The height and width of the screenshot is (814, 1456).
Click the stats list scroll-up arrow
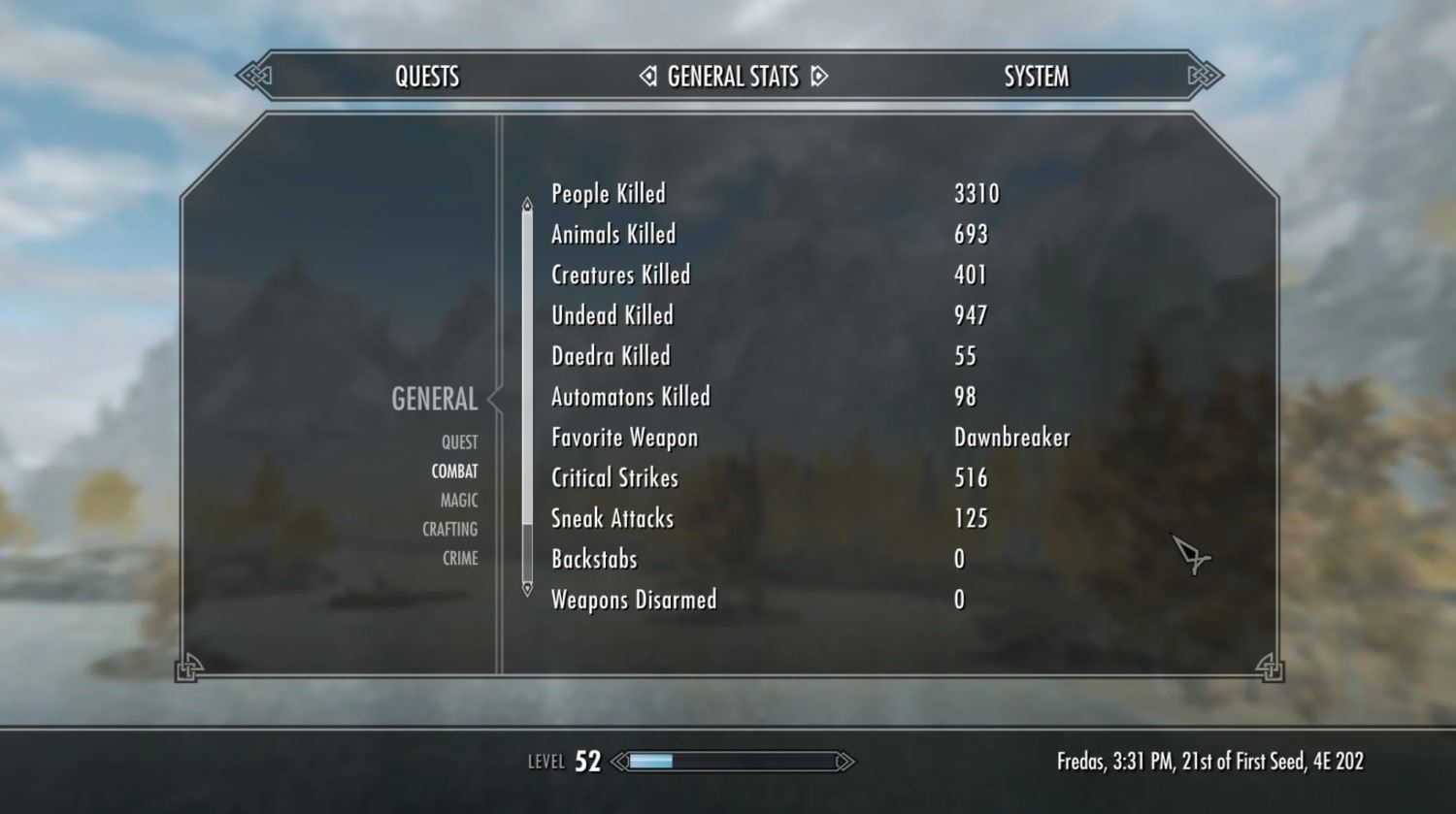click(x=527, y=204)
